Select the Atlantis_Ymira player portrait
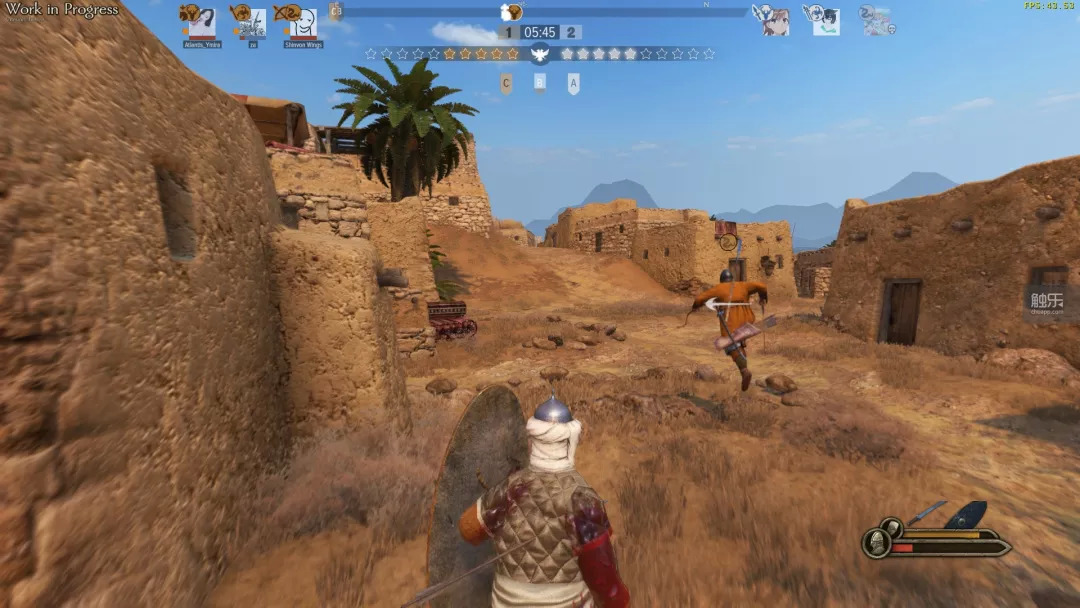This screenshot has height=608, width=1080. pyautogui.click(x=201, y=23)
